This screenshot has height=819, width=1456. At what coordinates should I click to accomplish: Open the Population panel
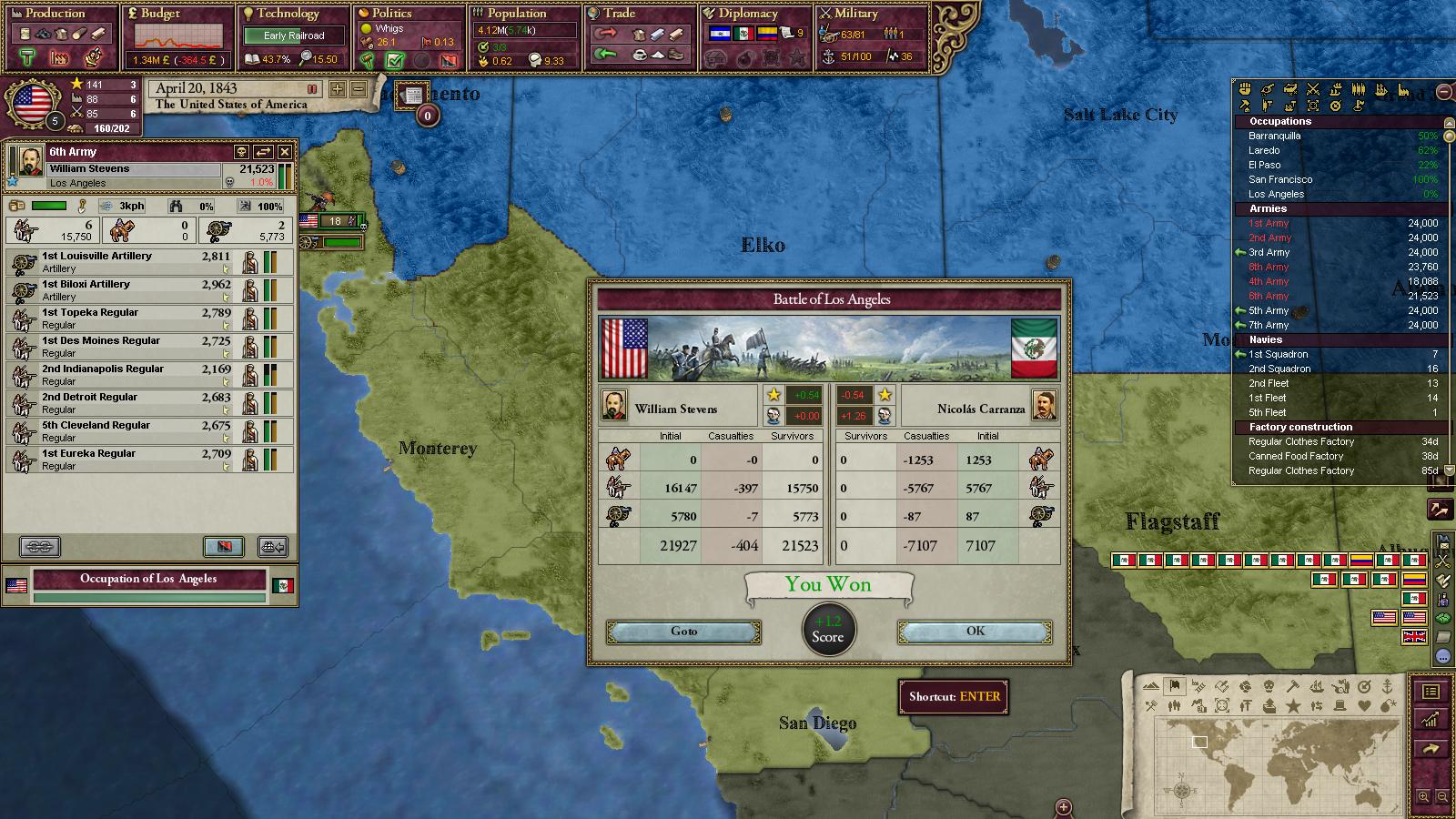coord(516,14)
